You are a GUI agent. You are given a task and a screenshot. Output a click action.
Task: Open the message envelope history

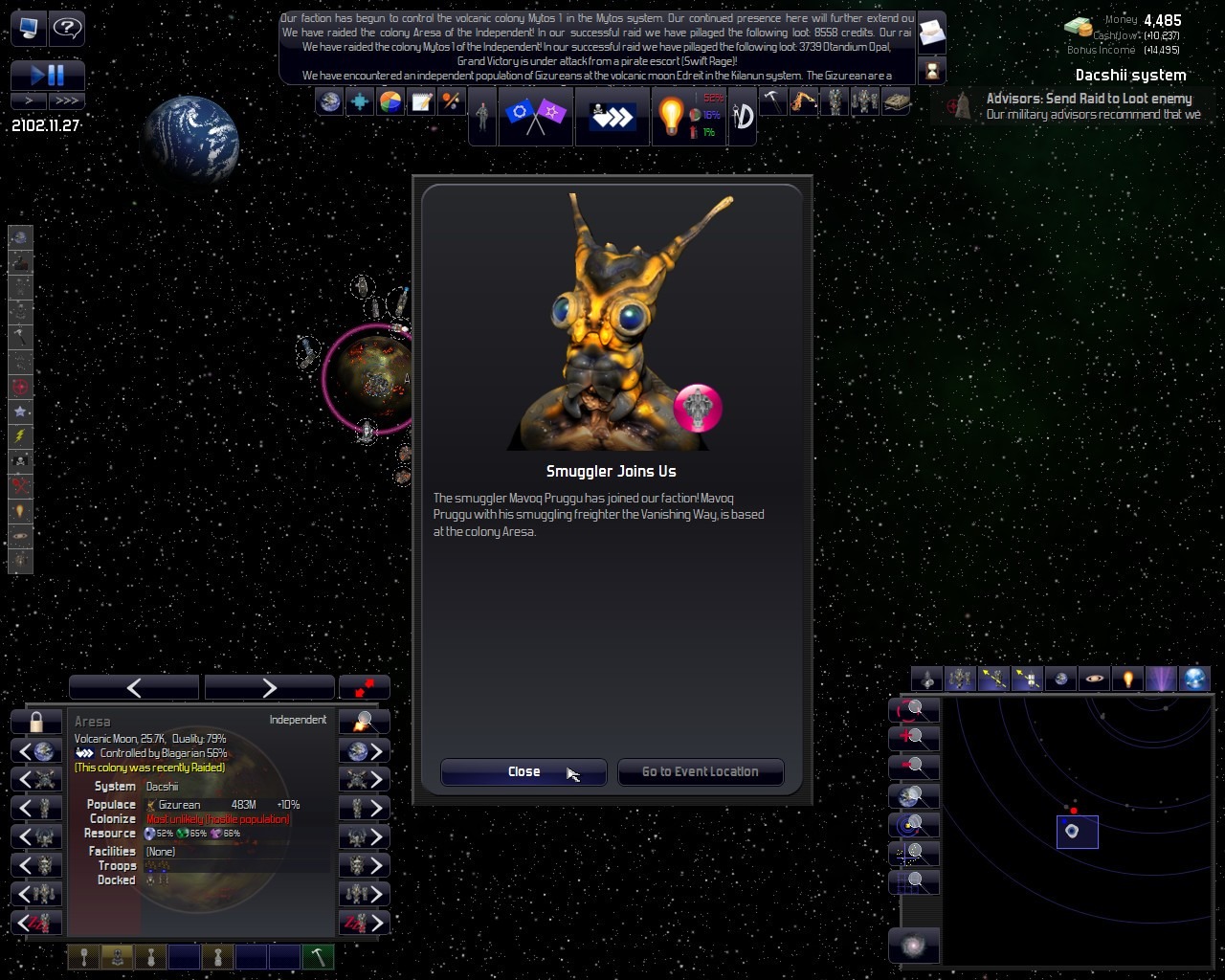point(931,35)
